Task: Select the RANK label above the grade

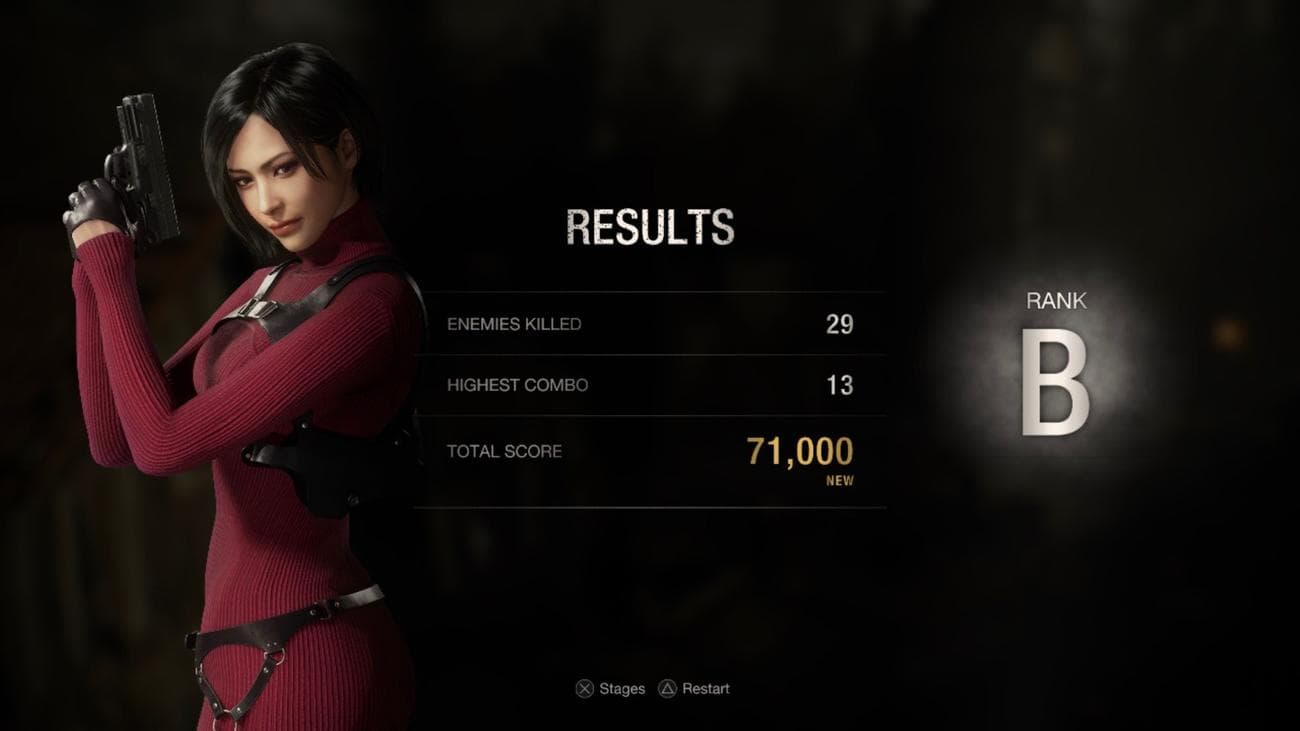Action: [x=1057, y=299]
